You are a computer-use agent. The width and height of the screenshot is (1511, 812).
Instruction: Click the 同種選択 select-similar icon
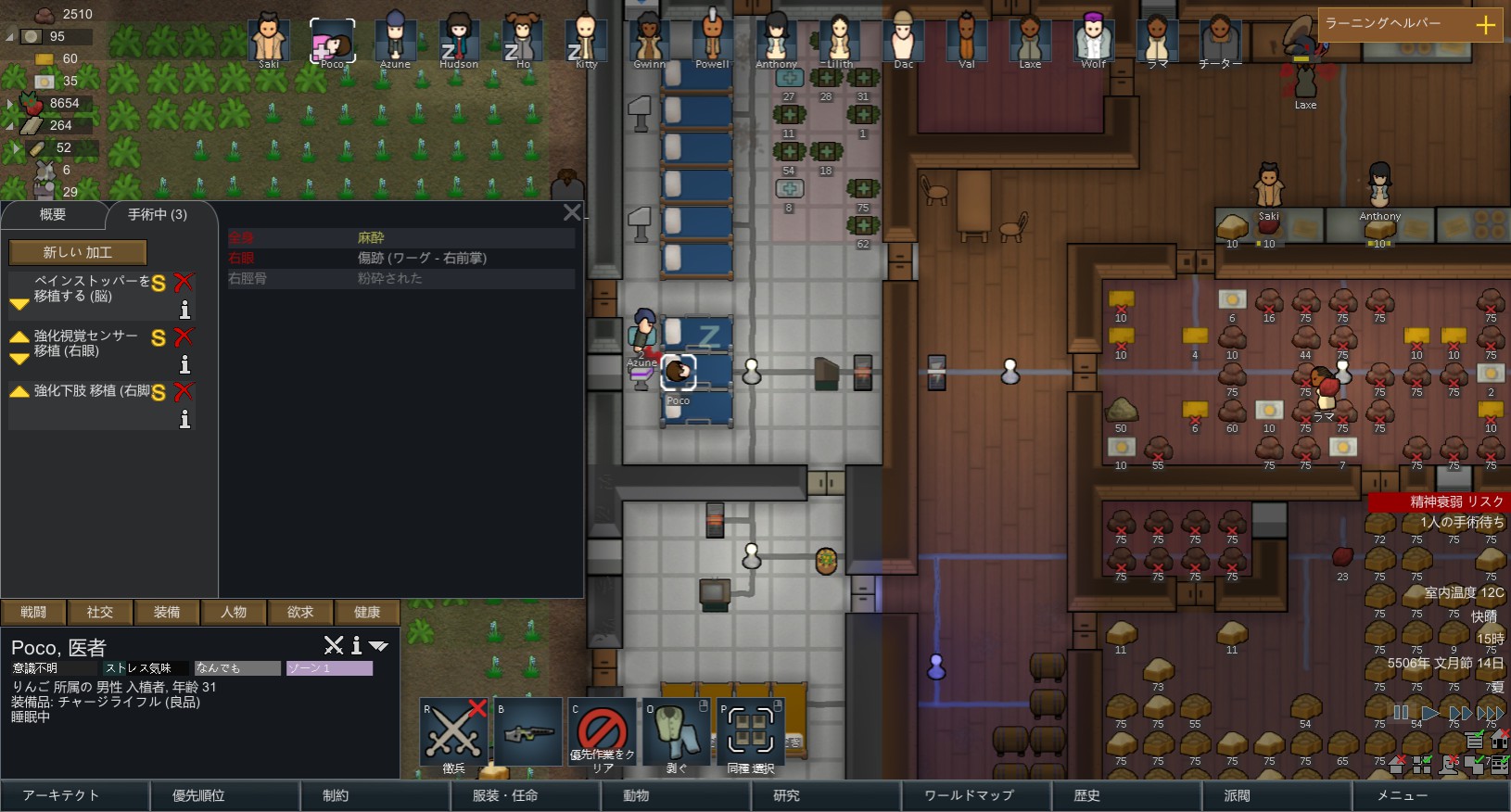click(x=751, y=730)
